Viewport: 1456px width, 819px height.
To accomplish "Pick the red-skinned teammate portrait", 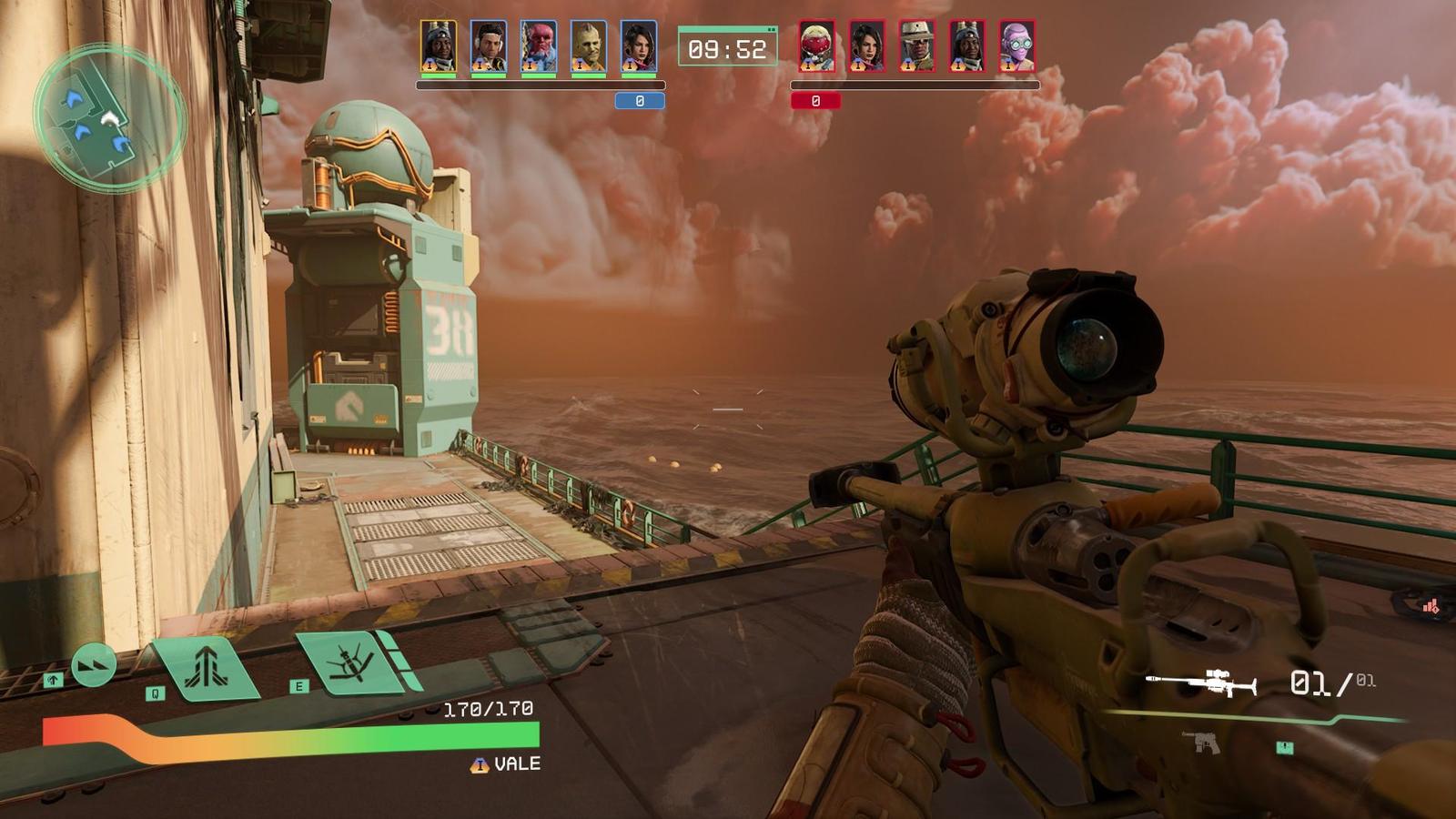I will 539,46.
